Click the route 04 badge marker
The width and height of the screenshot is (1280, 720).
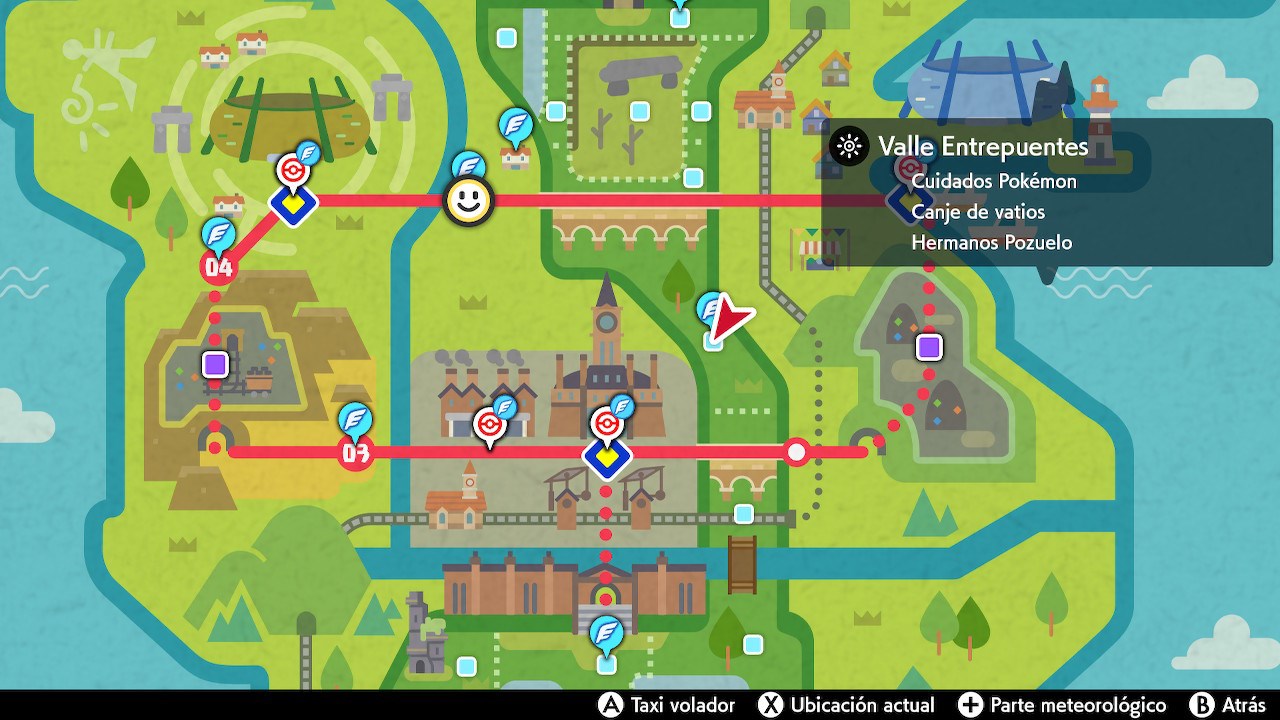(219, 267)
